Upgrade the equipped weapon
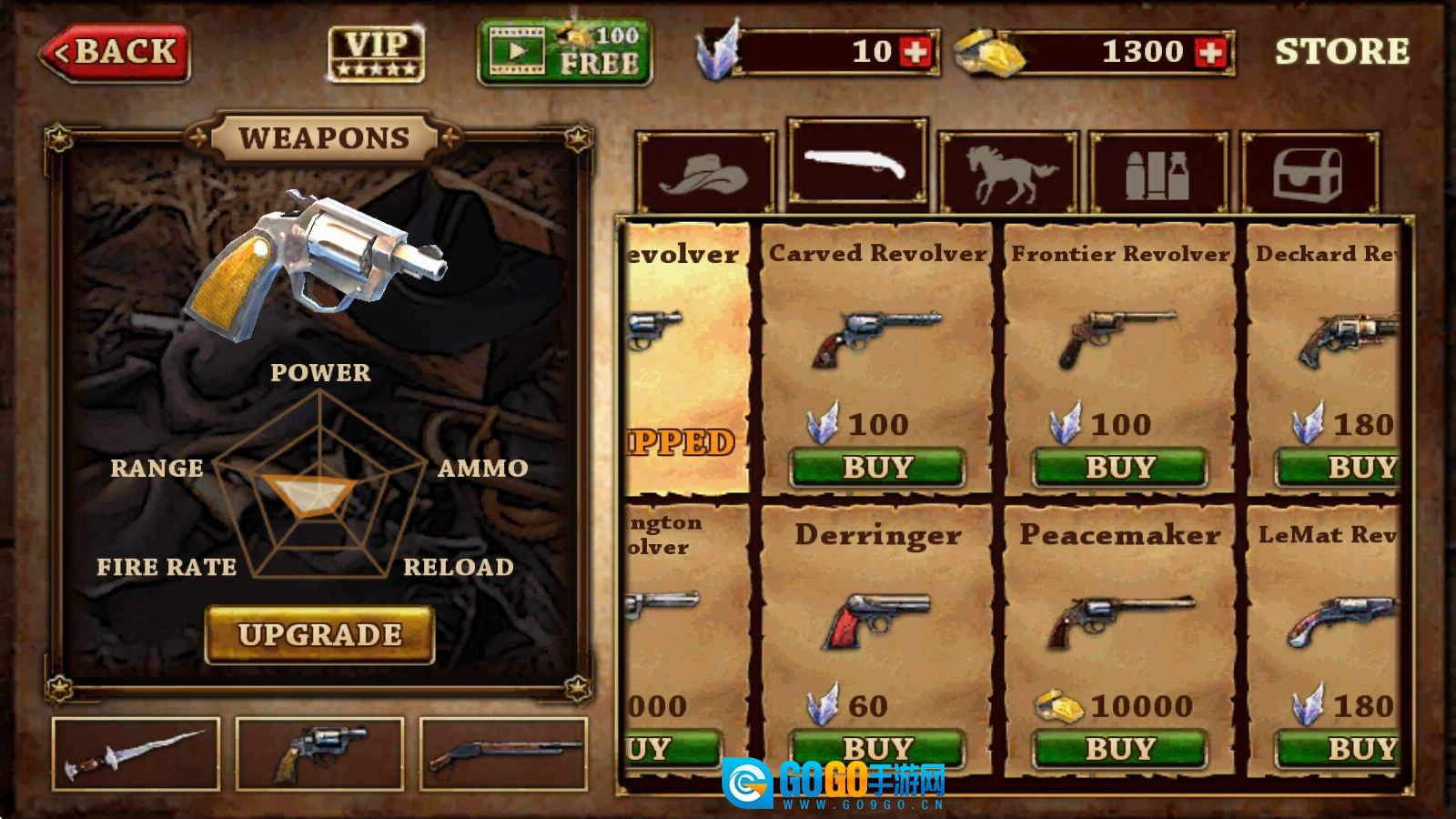 click(x=319, y=634)
